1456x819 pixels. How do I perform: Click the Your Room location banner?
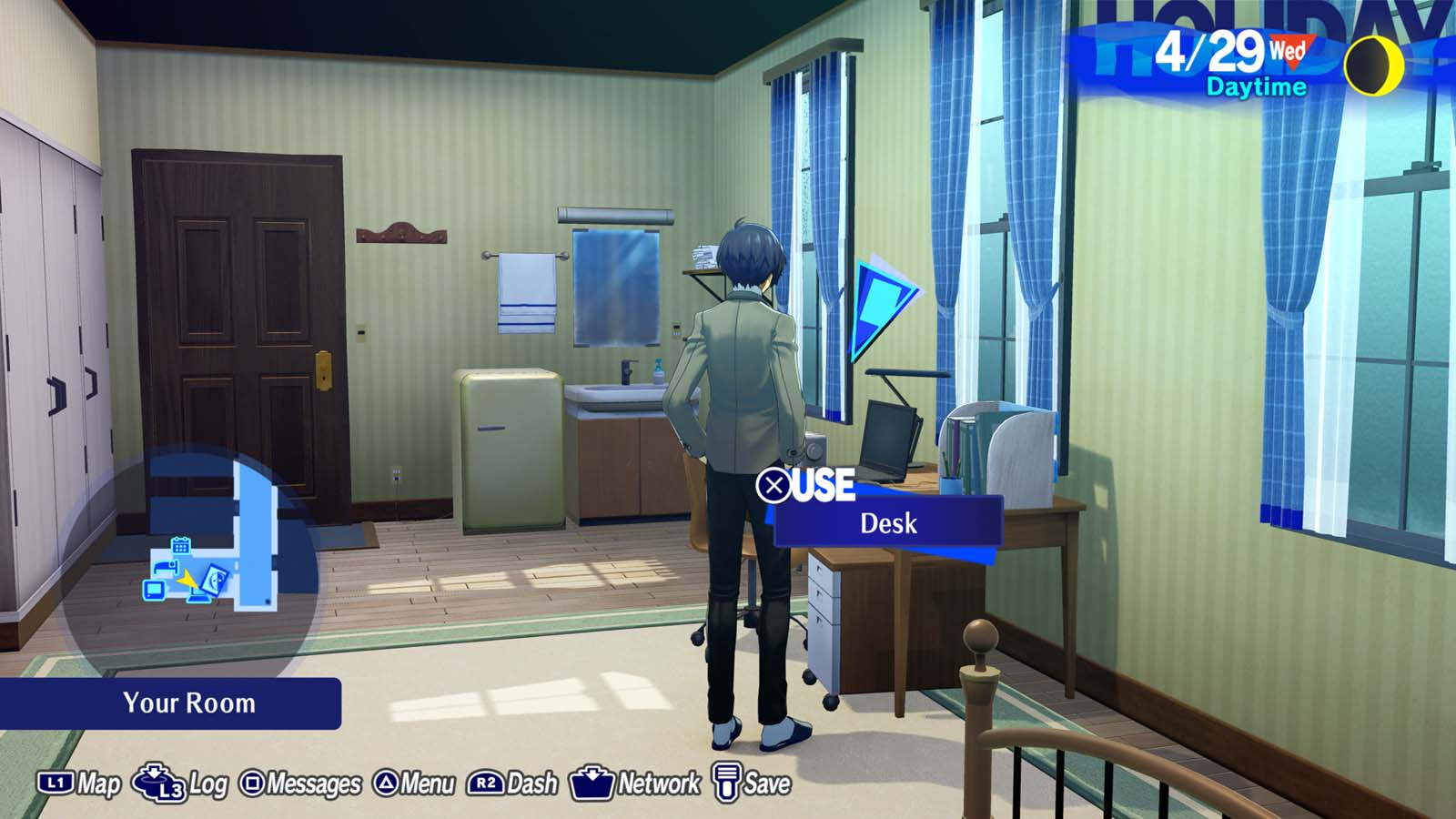[187, 703]
